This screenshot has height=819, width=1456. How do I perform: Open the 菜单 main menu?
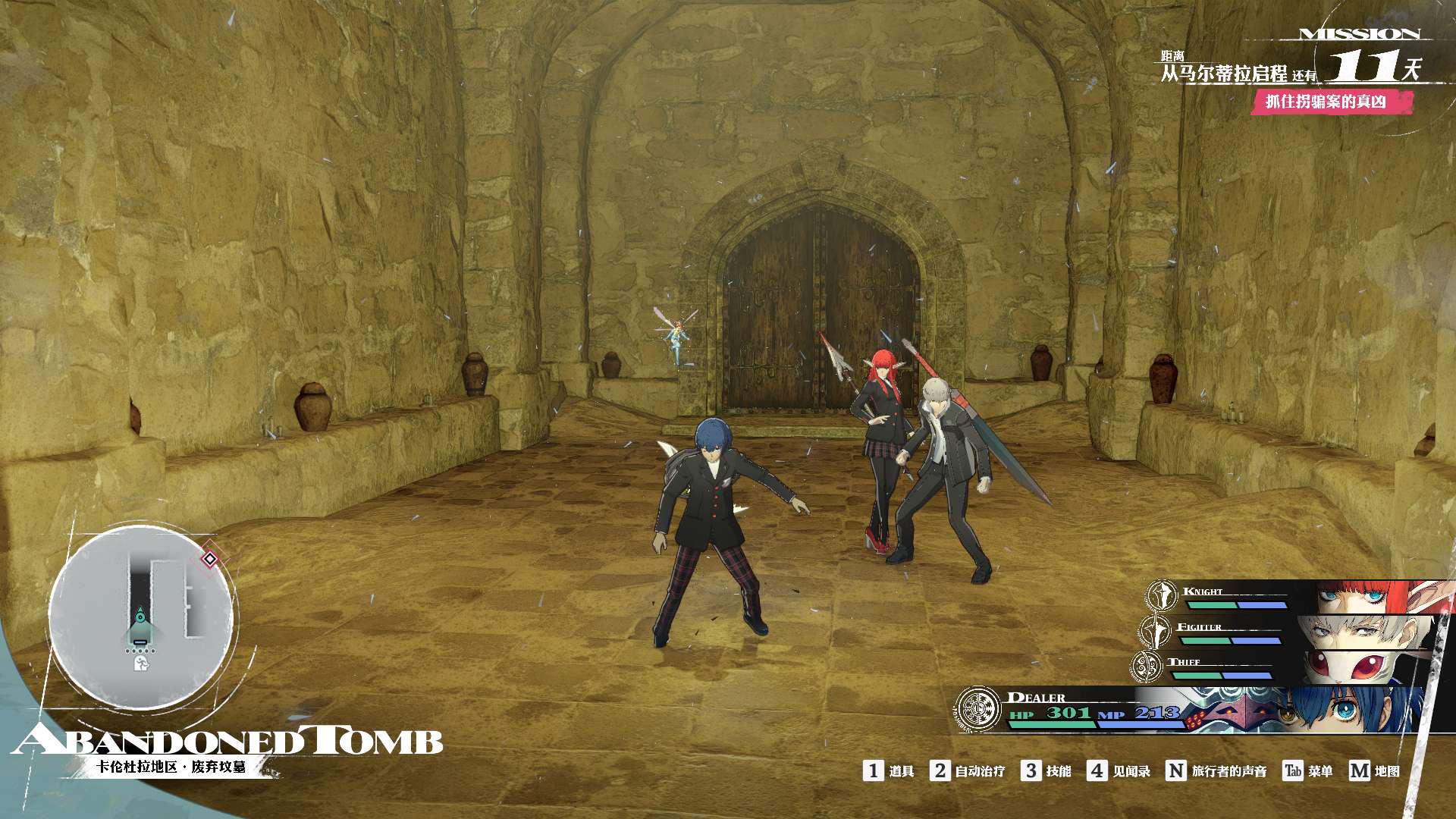(x=1307, y=771)
